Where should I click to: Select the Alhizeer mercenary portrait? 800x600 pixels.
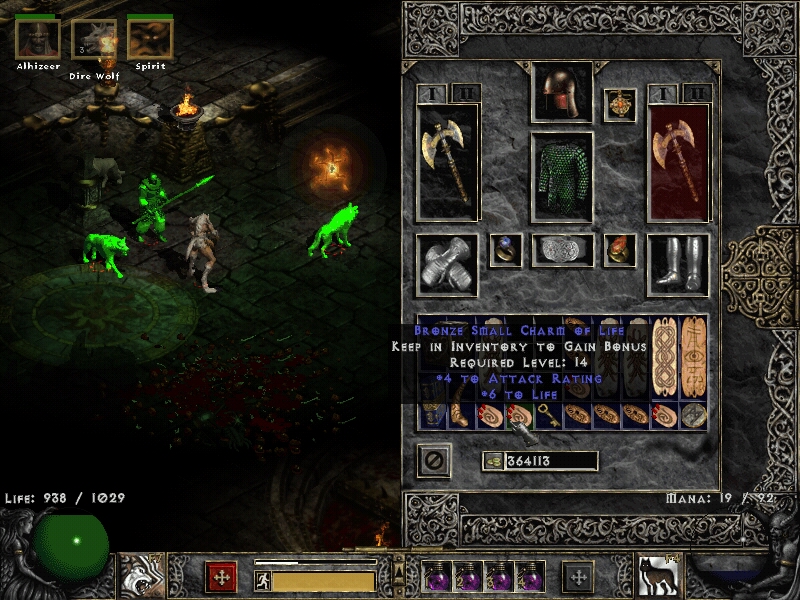(37, 40)
